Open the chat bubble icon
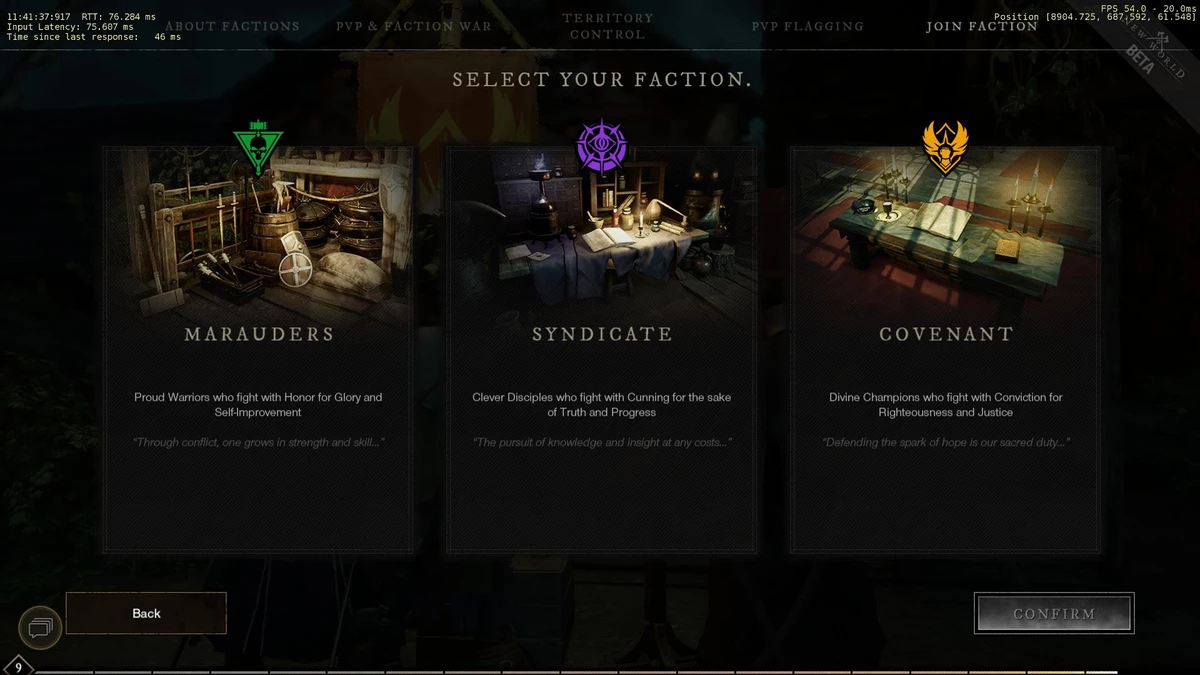Screen dimensions: 1200x675 [41, 628]
